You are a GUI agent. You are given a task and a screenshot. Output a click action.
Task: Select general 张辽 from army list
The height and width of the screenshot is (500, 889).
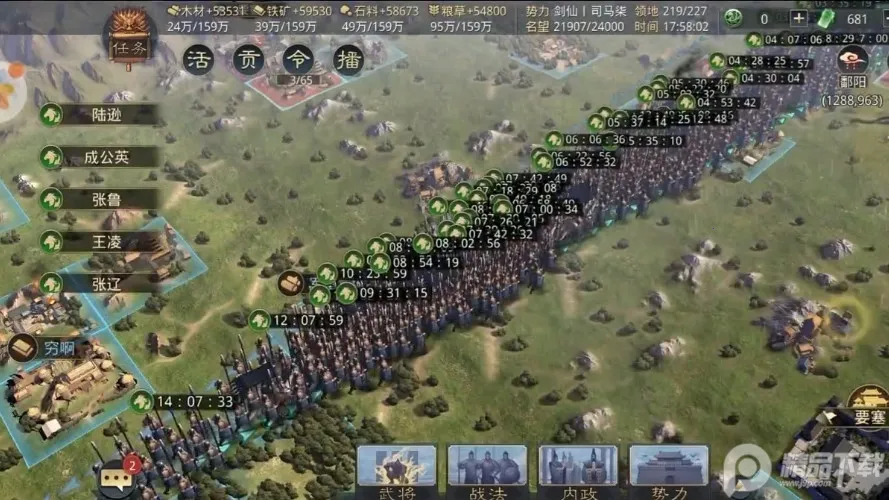click(108, 283)
